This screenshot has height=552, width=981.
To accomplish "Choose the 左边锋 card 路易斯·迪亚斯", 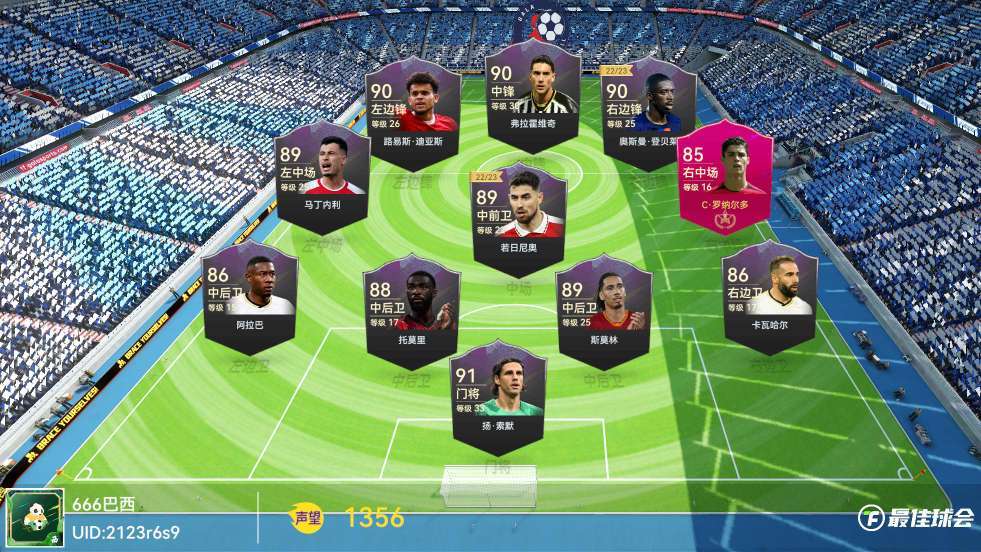I will [x=413, y=105].
